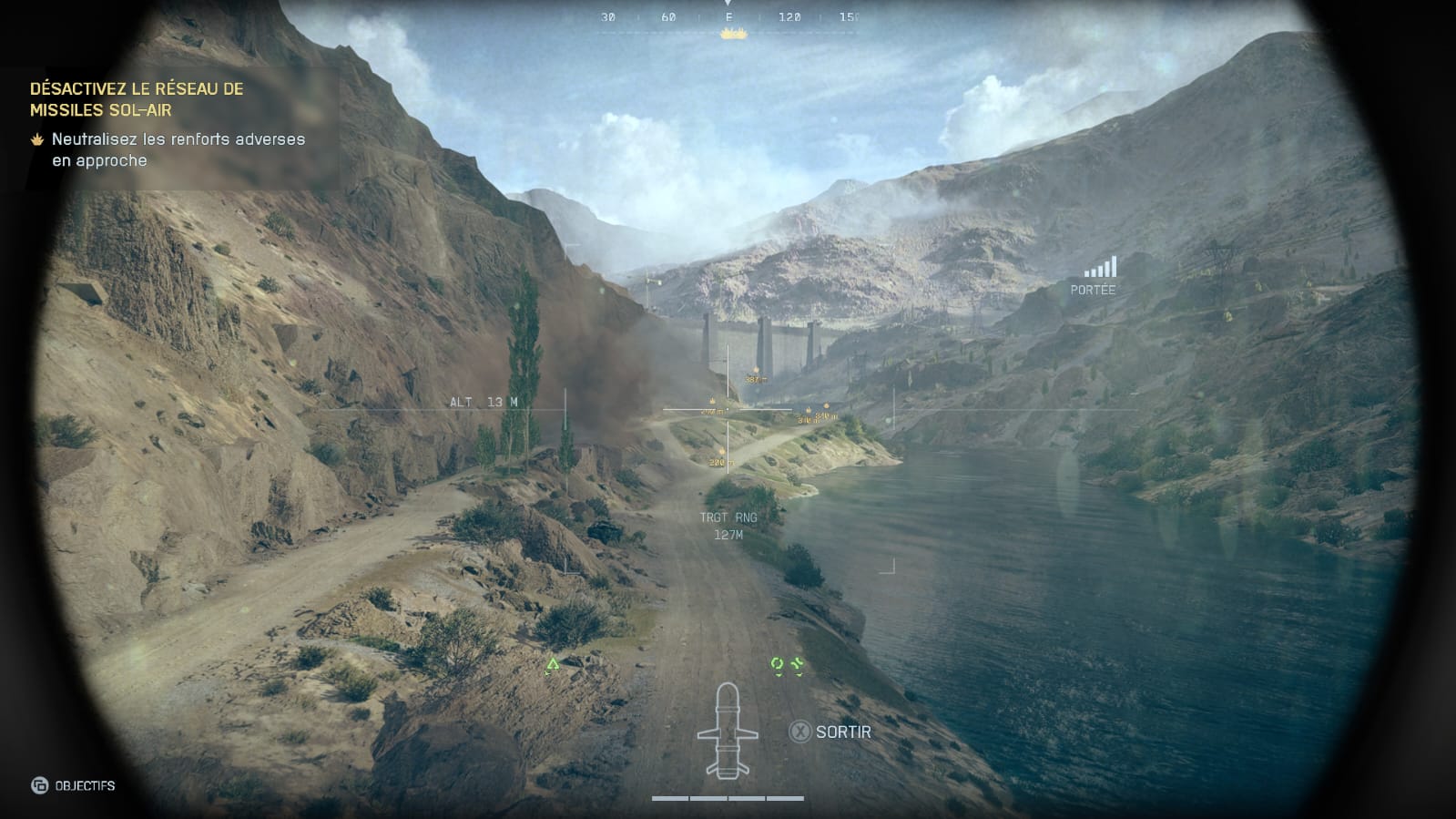
Task: Select the guided missile icon
Action: 727,731
